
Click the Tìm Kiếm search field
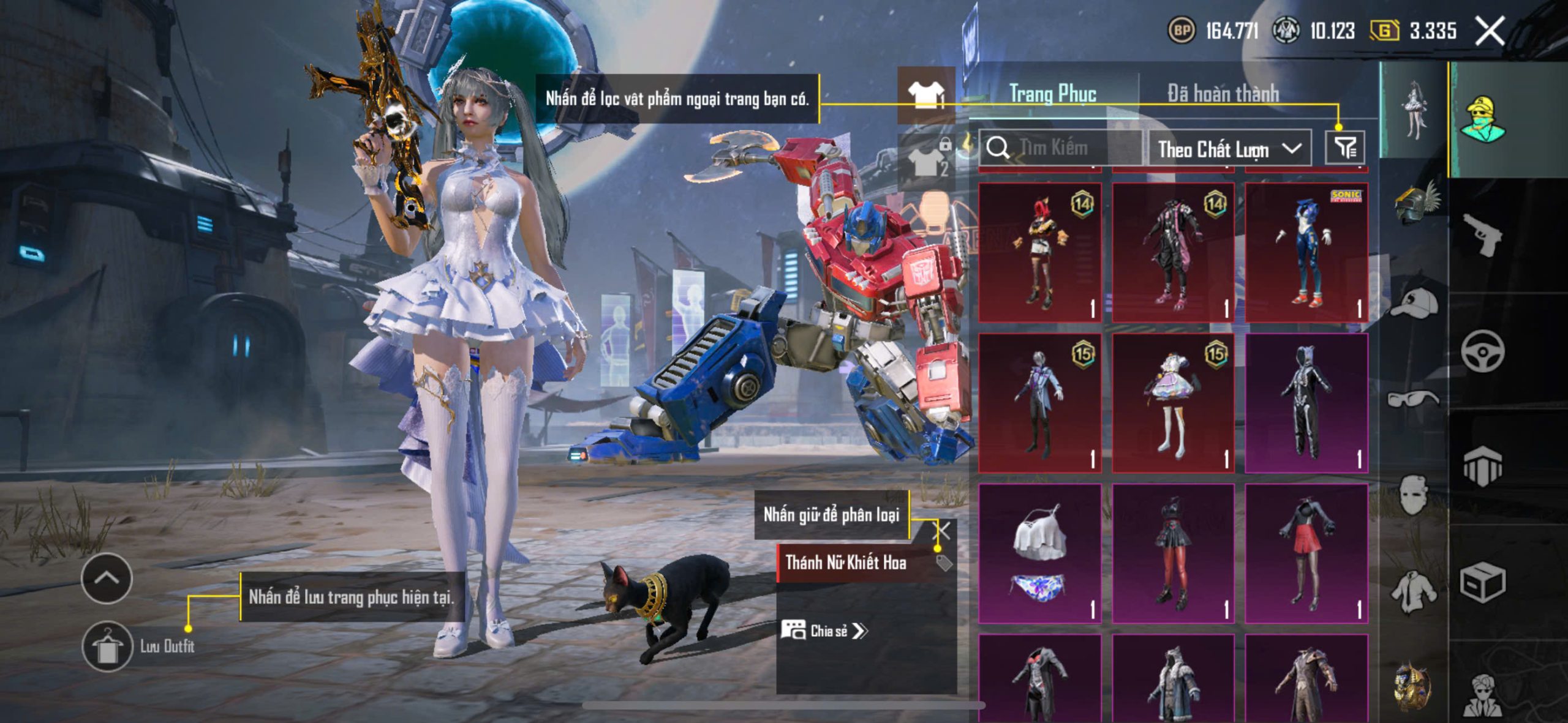[x=1063, y=148]
